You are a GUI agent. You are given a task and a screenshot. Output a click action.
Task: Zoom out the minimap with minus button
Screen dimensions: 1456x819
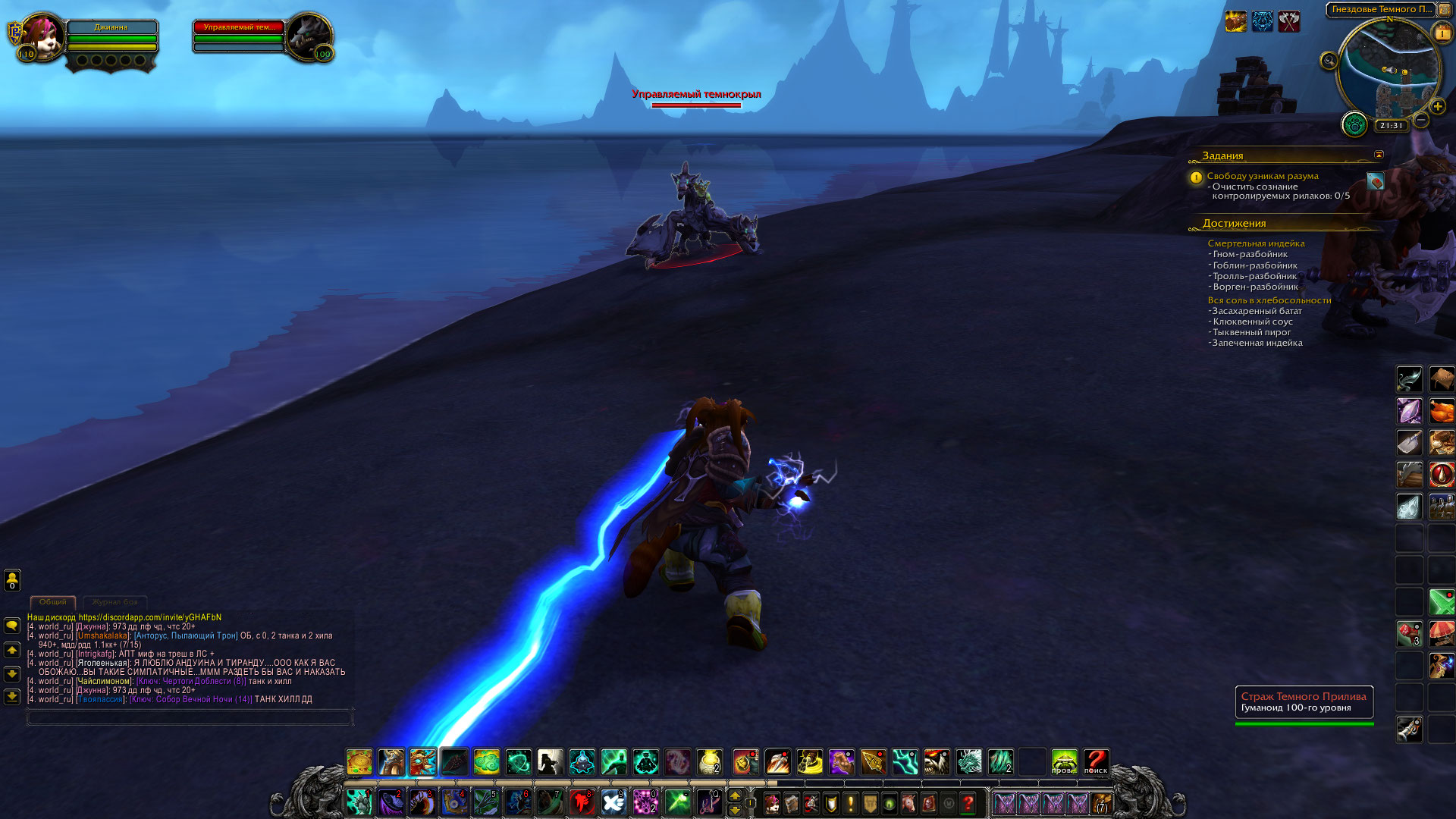tap(1421, 120)
